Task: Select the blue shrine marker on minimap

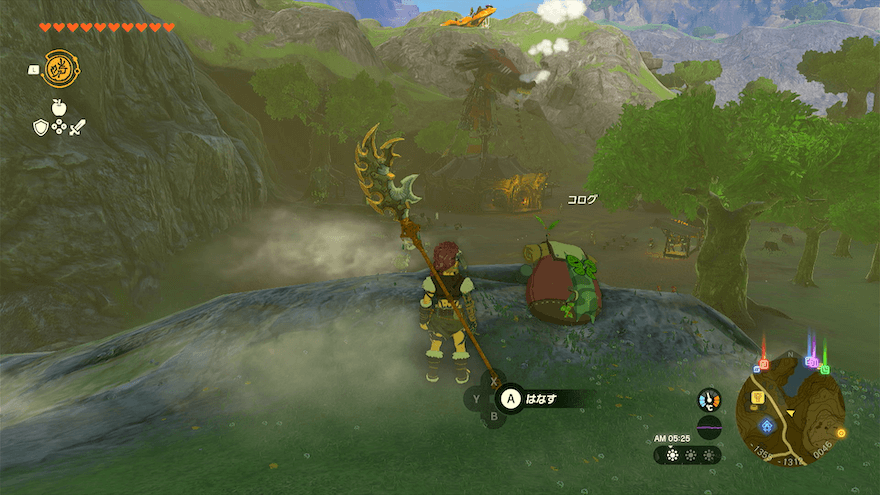Action: tap(767, 425)
